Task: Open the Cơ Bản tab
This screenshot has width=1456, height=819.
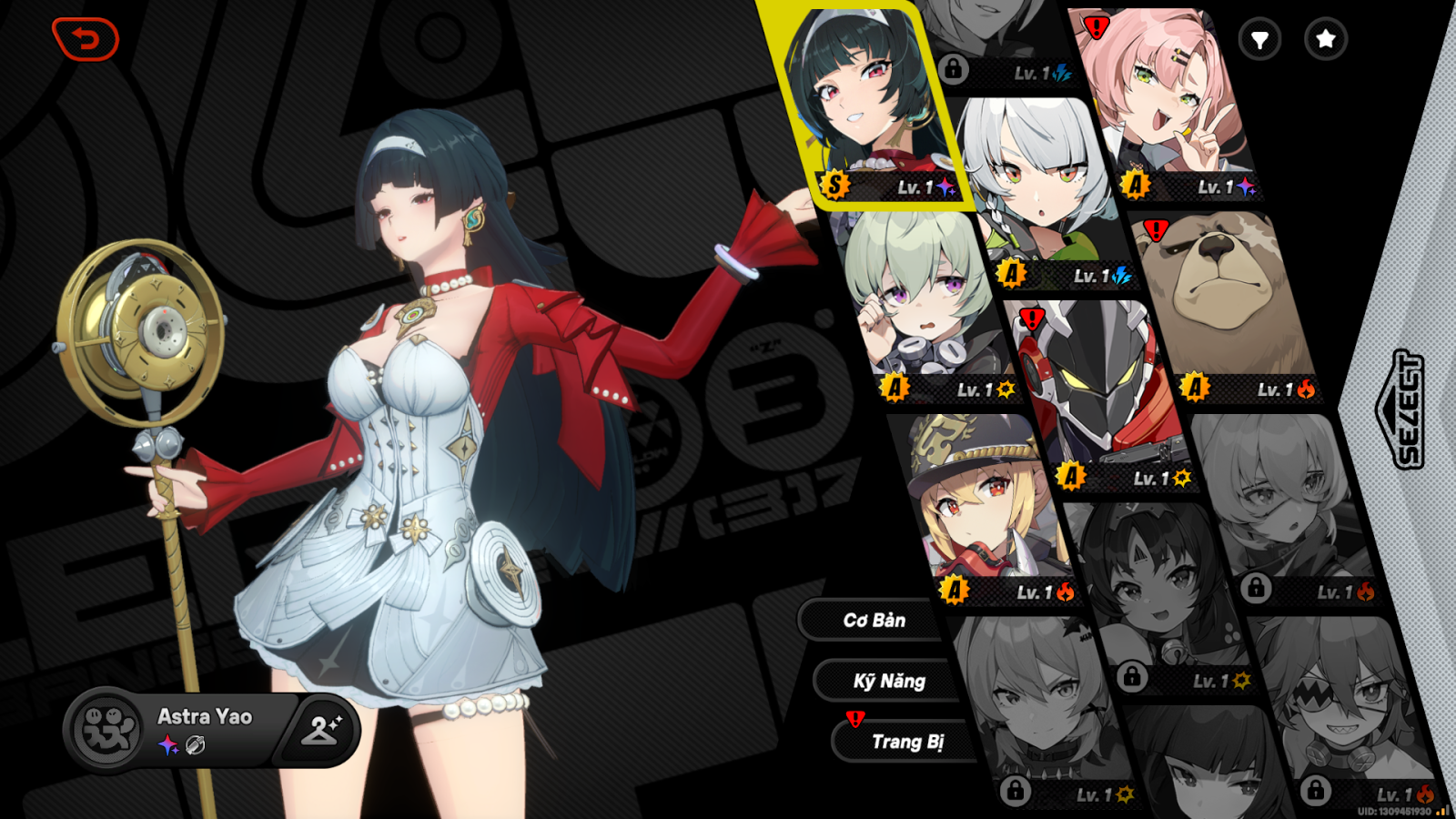Action: pos(874,621)
